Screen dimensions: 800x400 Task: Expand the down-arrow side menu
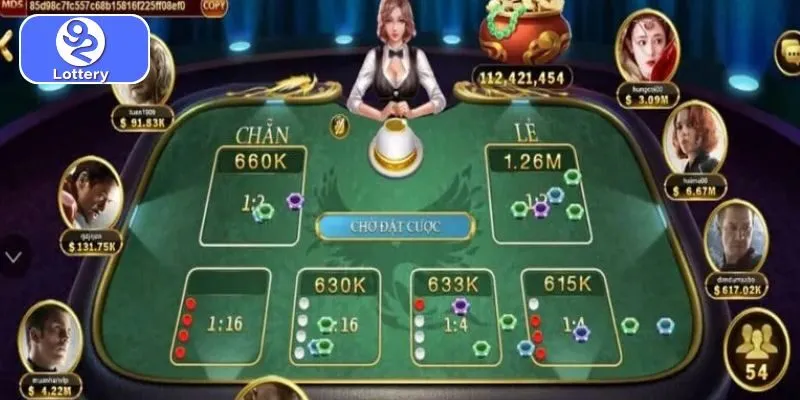click(13, 256)
